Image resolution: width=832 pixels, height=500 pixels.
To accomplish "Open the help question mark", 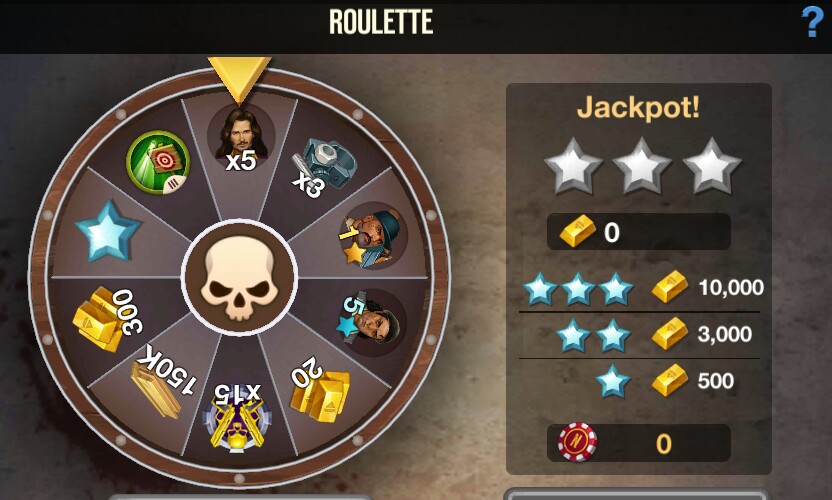I will click(x=812, y=22).
